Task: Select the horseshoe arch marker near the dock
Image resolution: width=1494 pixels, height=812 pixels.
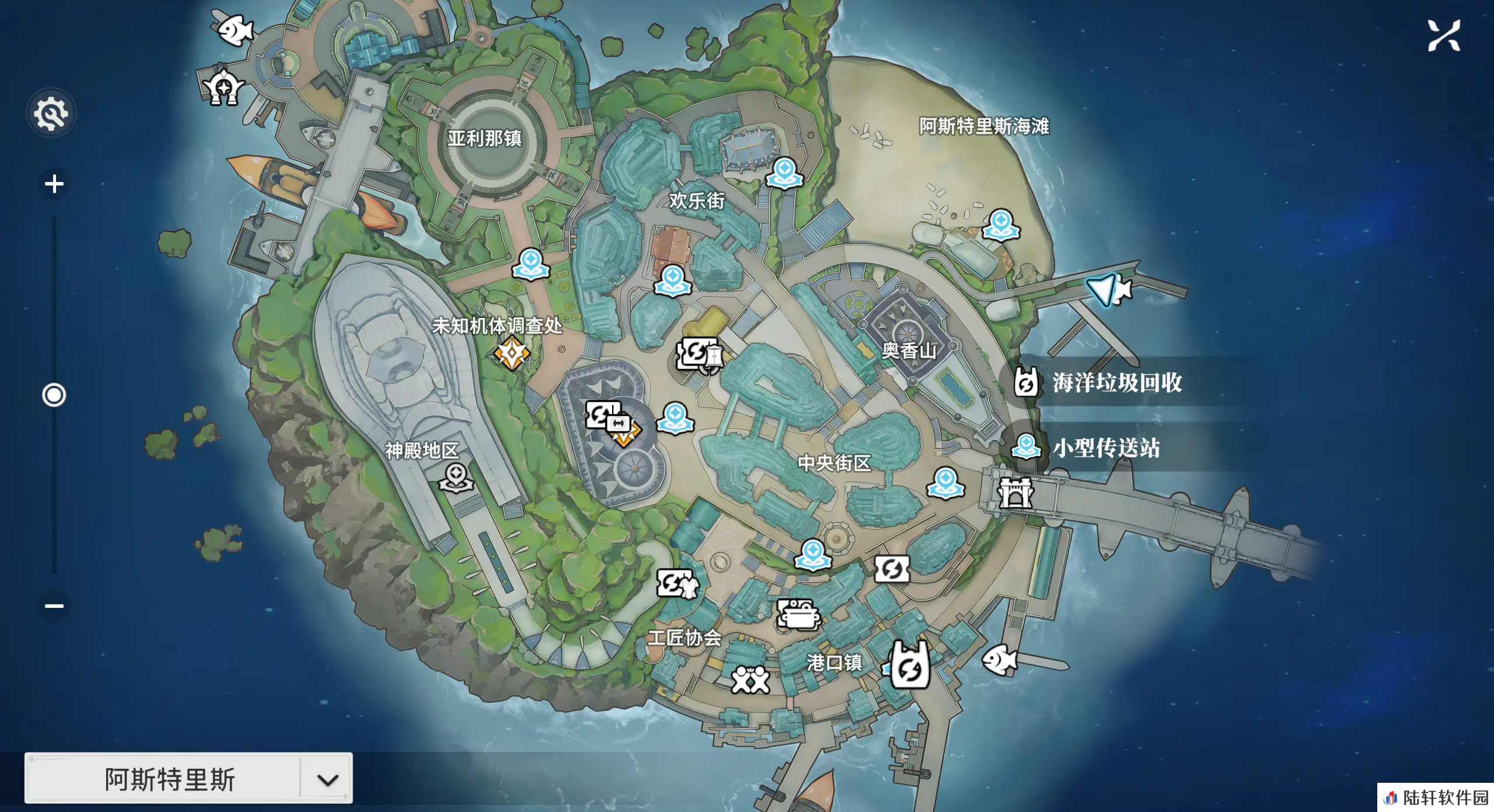Action: click(x=223, y=87)
